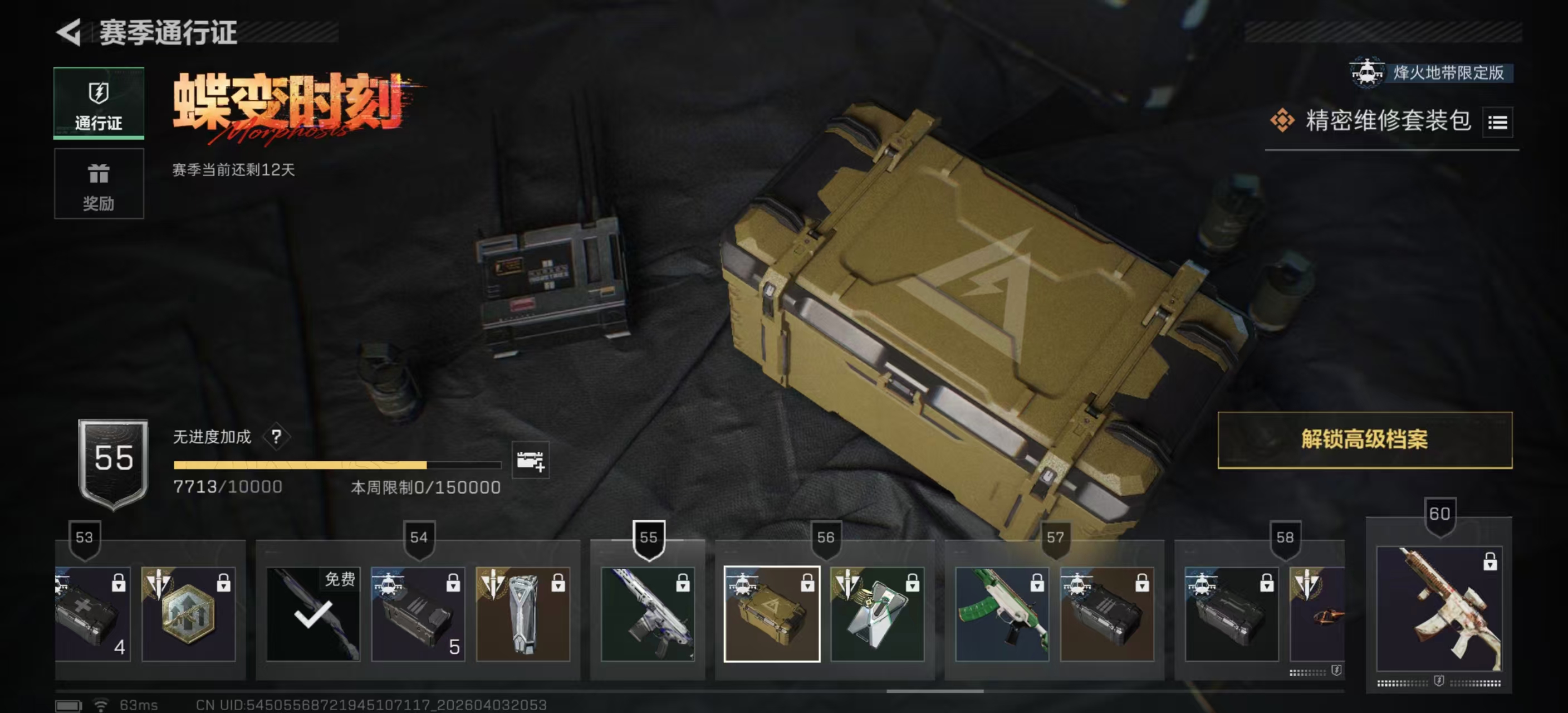Select the level 57 dark crate reward
This screenshot has height=713, width=1568.
[x=1106, y=614]
